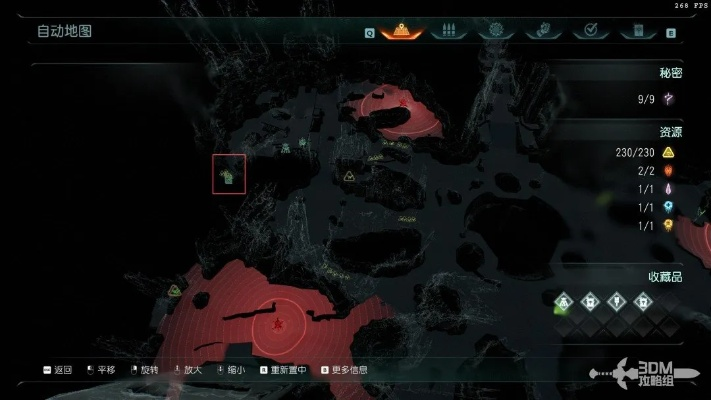
Task: Select the red objective marker in bottom circle
Action: coord(277,323)
